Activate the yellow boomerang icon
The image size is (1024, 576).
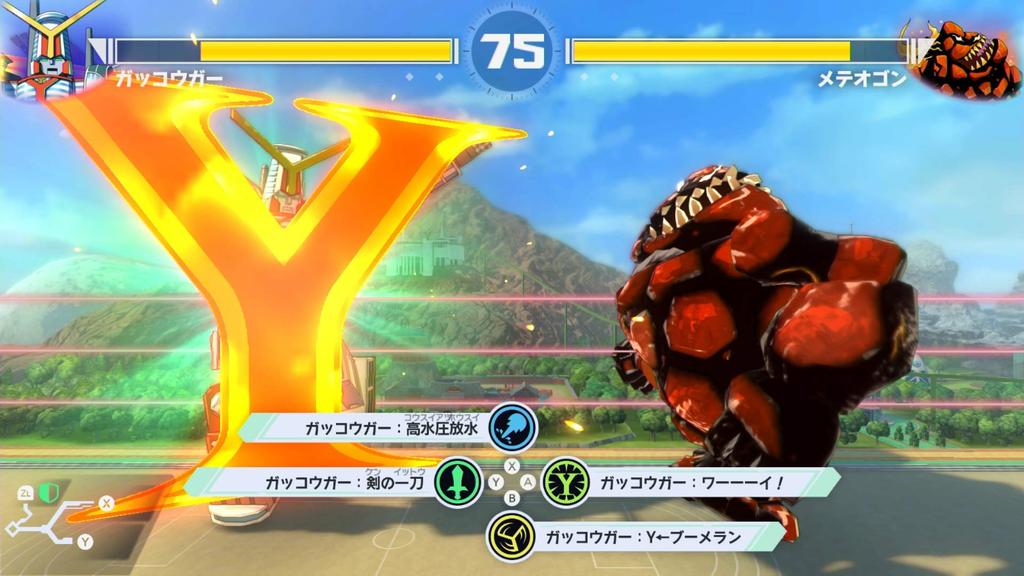pyautogui.click(x=512, y=537)
